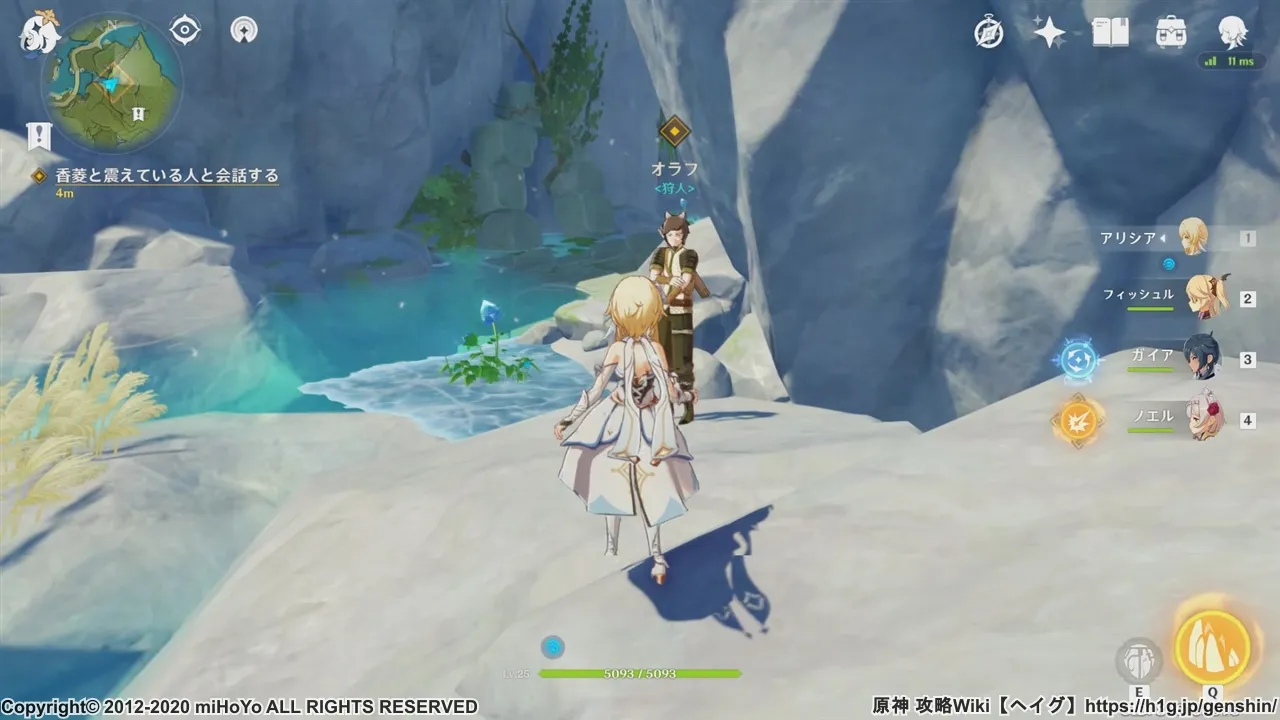The height and width of the screenshot is (720, 1280).
Task: Click ガイア's blue burst-ready icon
Action: point(1077,359)
